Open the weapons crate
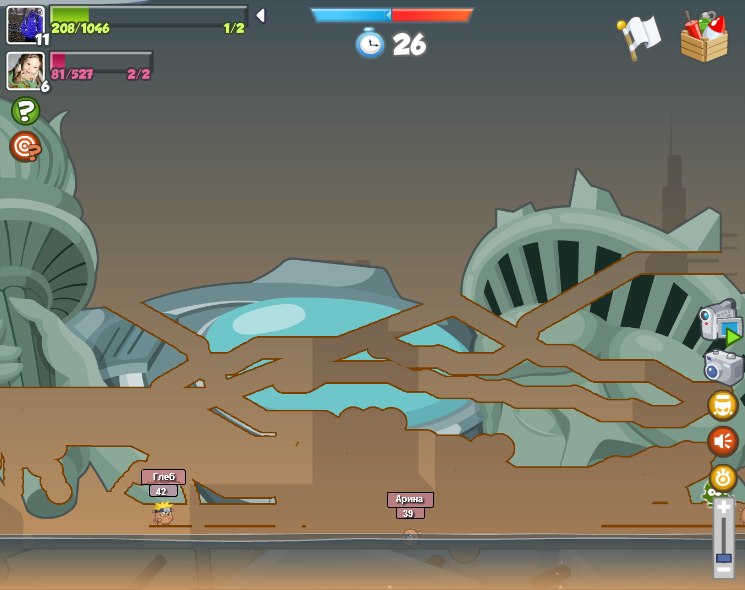This screenshot has width=745, height=590. coord(704,37)
